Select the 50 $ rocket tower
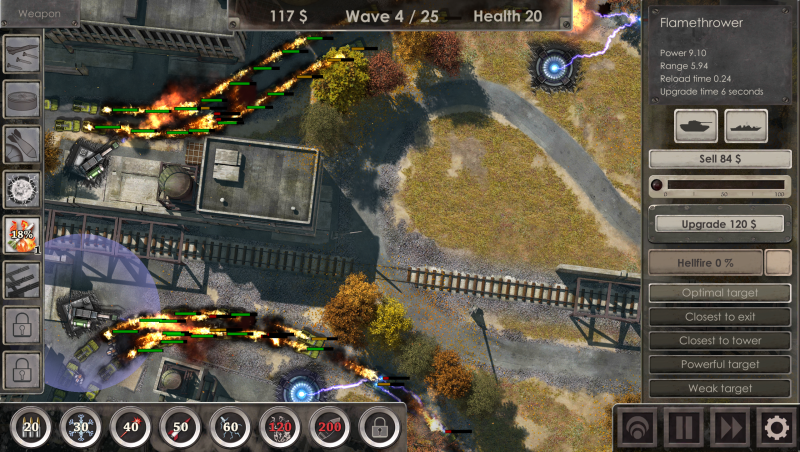Viewport: 800px width, 452px height. pos(181,428)
